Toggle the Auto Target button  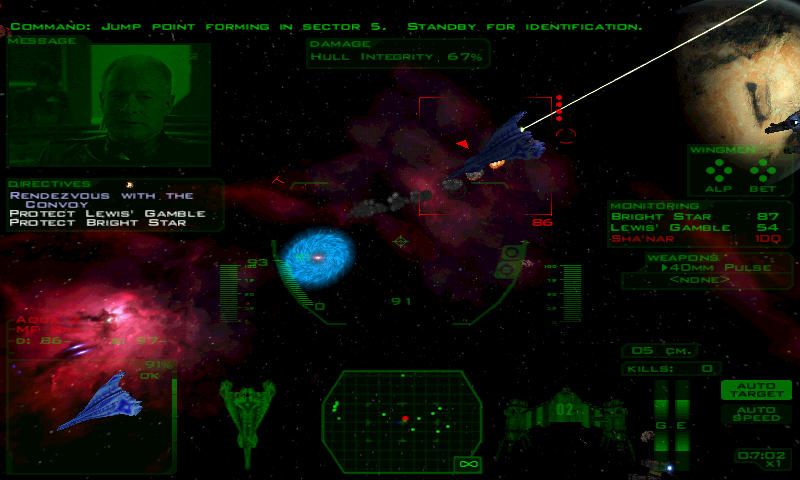point(755,390)
